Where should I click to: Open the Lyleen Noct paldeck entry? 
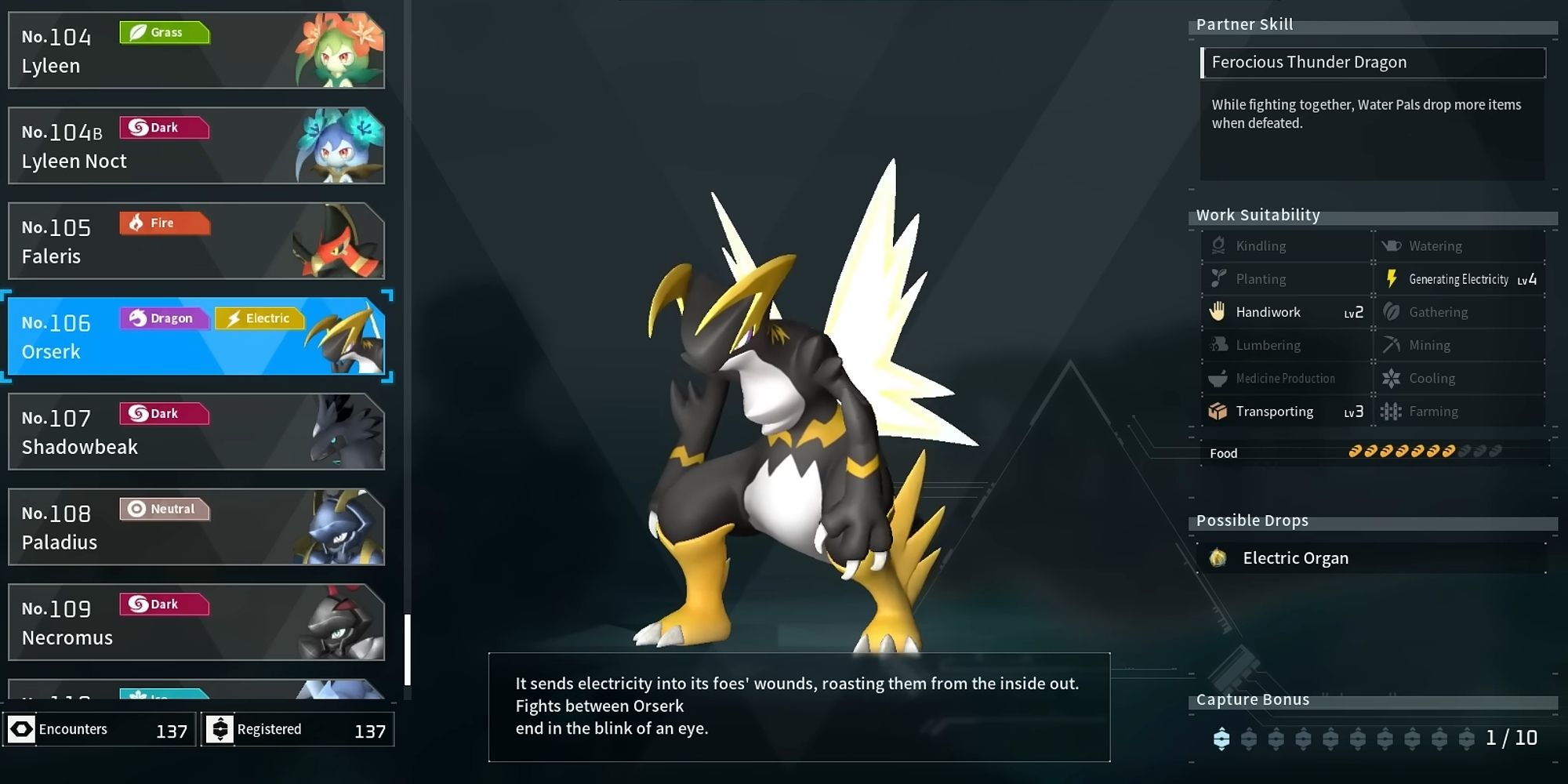pos(196,146)
